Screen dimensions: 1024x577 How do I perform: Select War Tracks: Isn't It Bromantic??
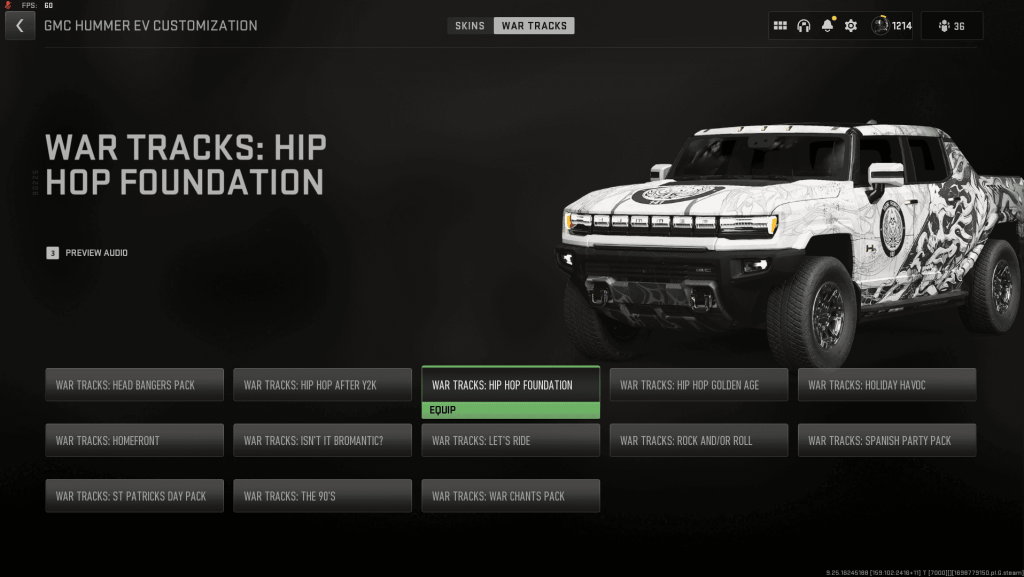(322, 440)
